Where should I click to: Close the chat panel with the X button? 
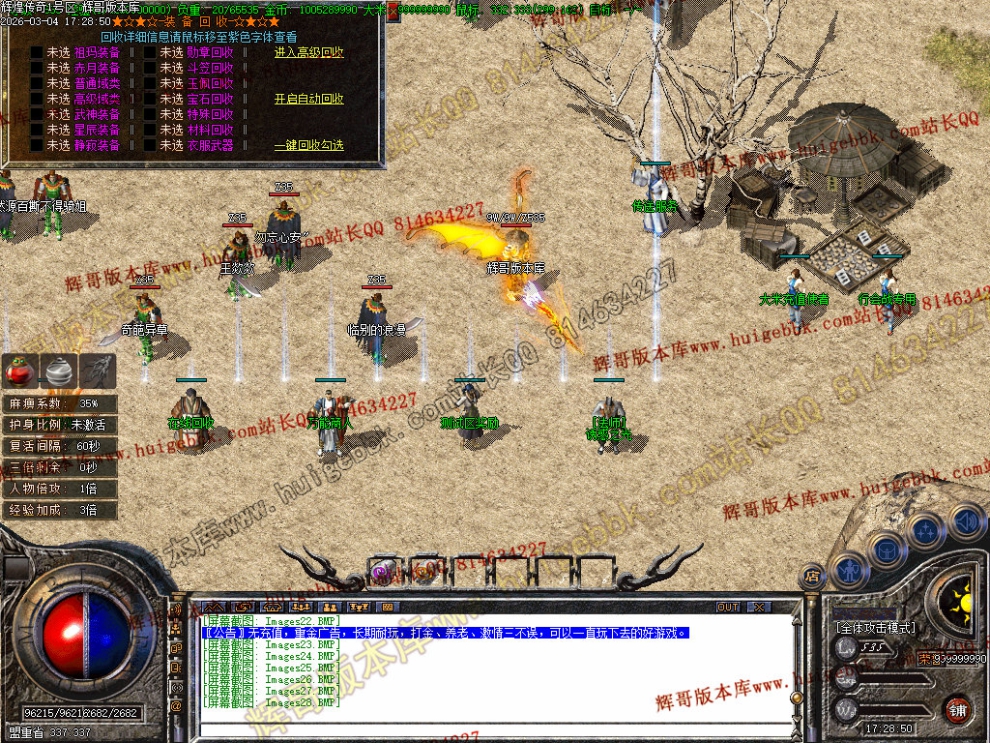(758, 606)
